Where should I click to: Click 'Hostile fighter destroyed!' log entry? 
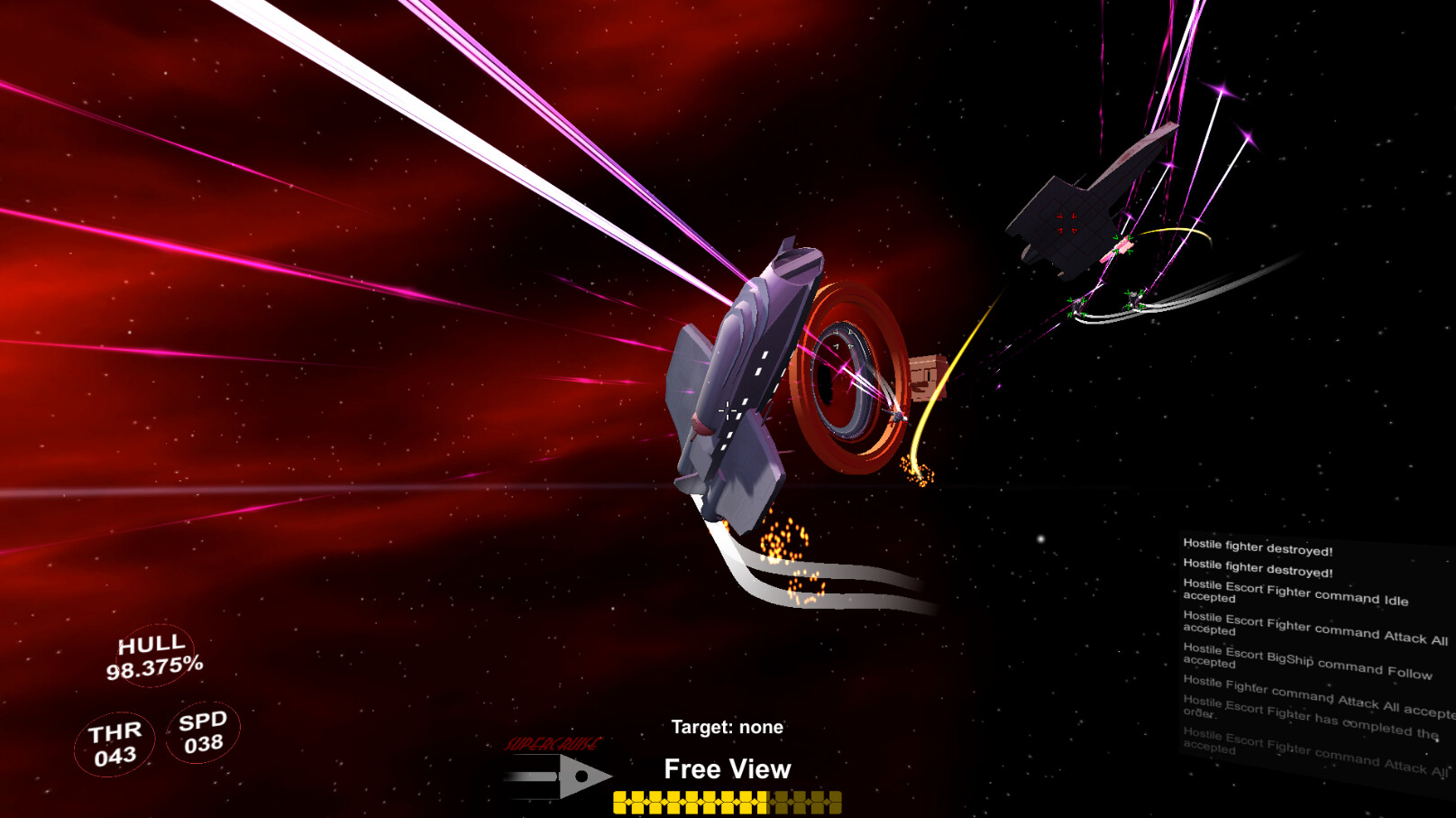(1256, 546)
